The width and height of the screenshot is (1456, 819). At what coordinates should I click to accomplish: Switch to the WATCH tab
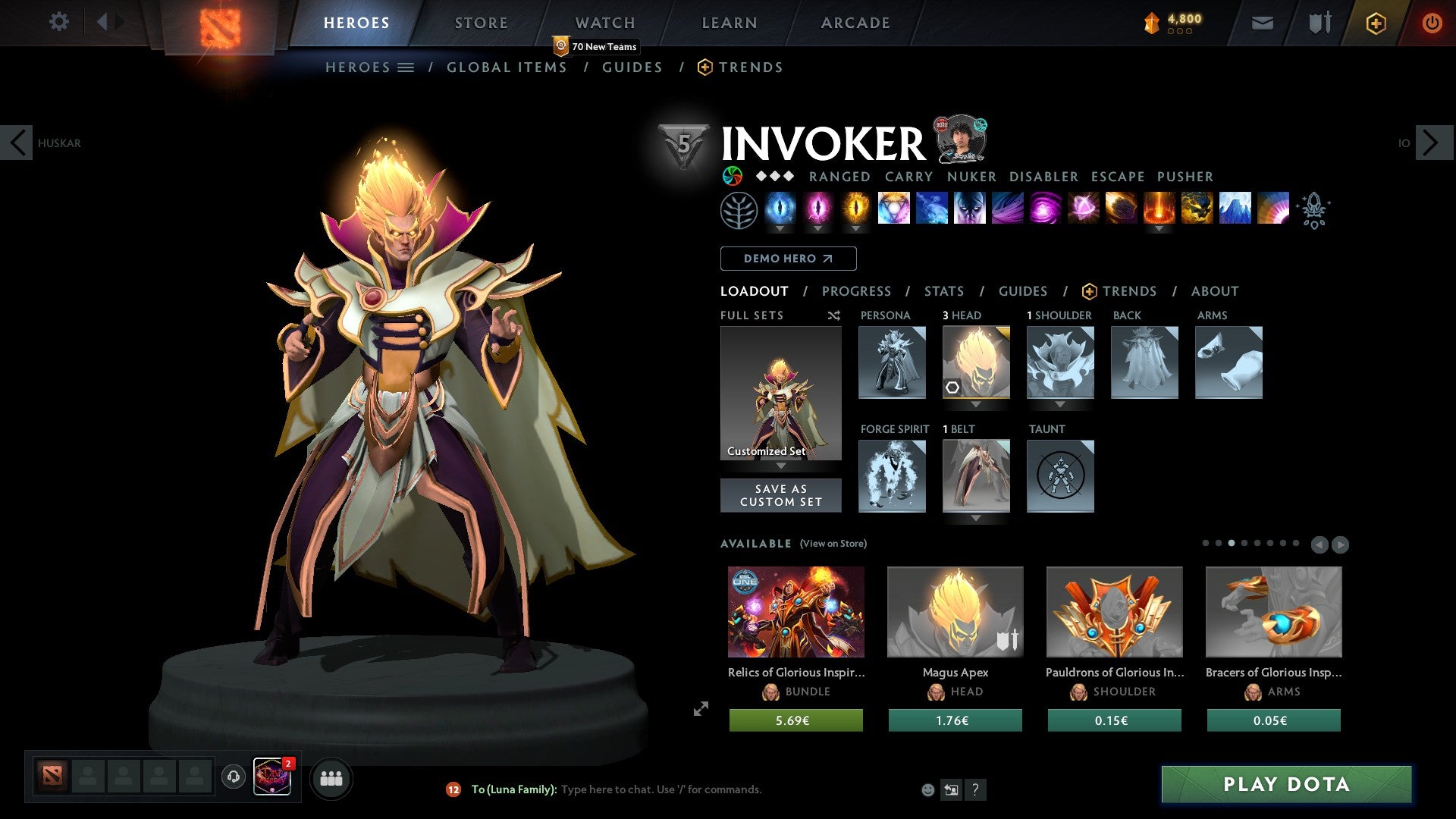[604, 23]
